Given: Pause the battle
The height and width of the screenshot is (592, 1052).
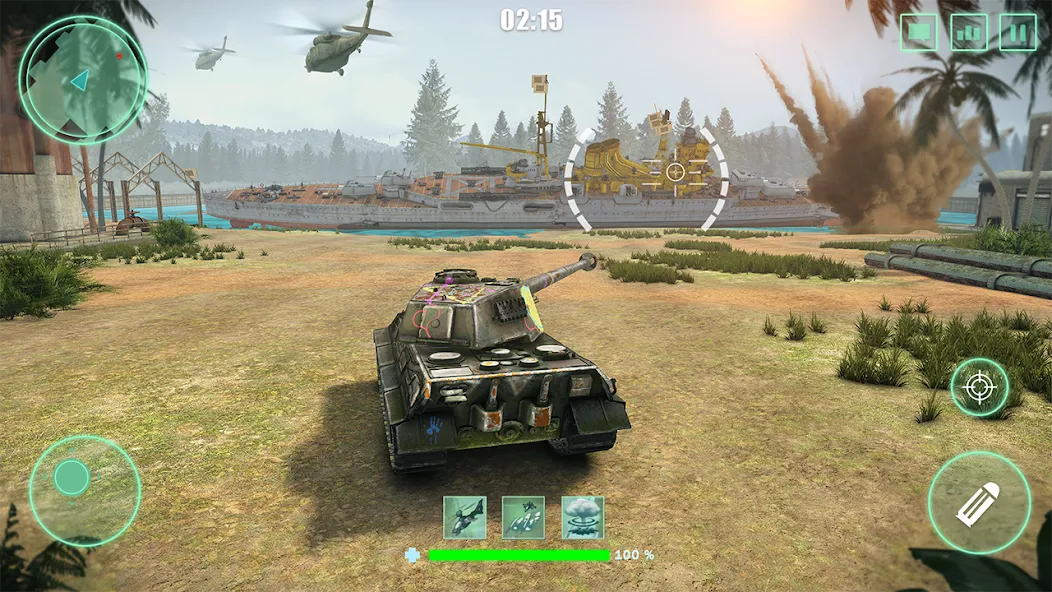Looking at the screenshot, I should [1017, 32].
